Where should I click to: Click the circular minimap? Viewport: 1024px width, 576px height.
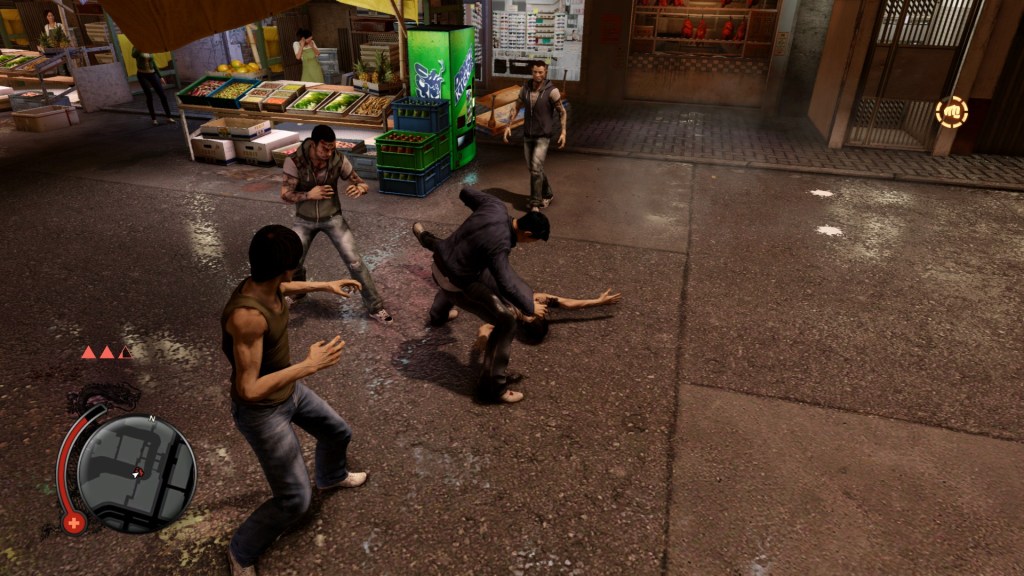[136, 473]
